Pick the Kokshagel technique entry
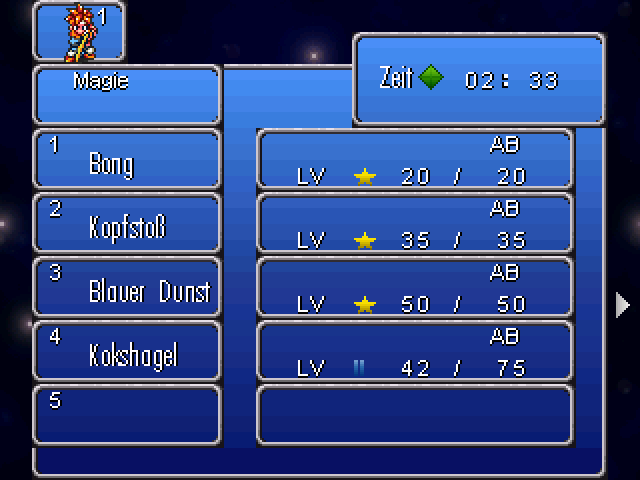 pyautogui.click(x=127, y=352)
